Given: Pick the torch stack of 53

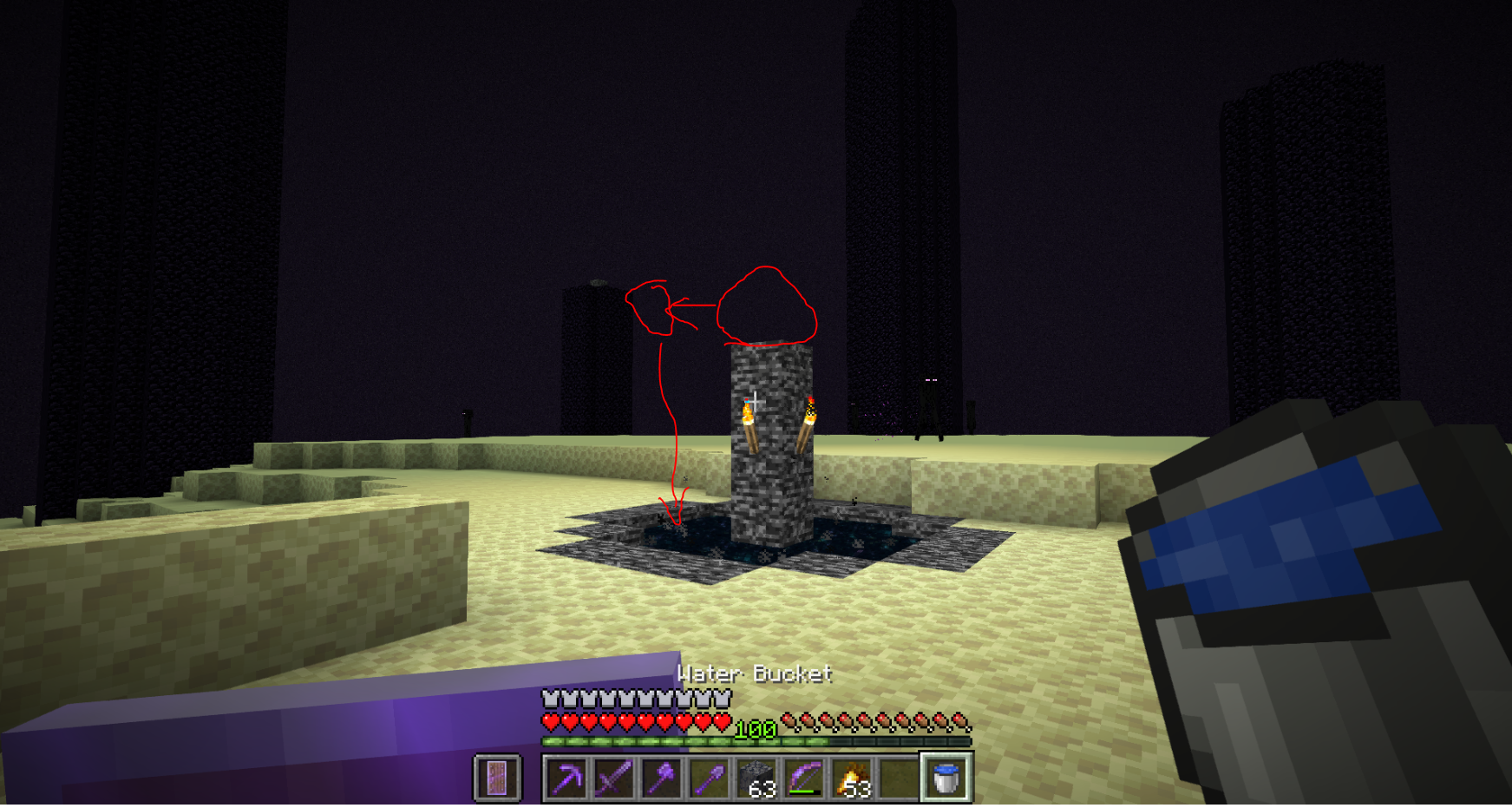Looking at the screenshot, I should 852,778.
